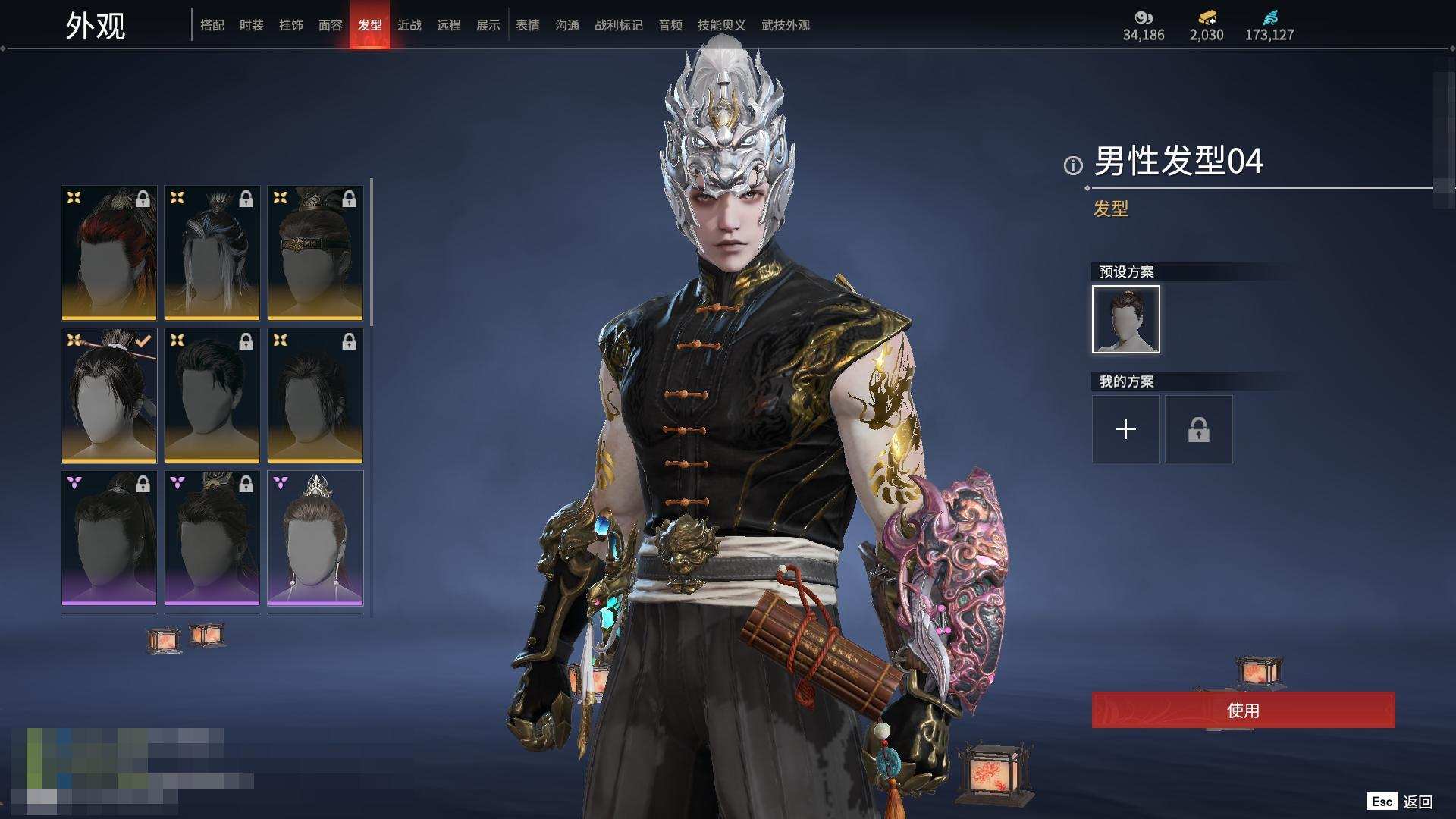Select the equipped ponytail hairpin hairstyle
Viewport: 1456px width, 819px height.
click(109, 395)
